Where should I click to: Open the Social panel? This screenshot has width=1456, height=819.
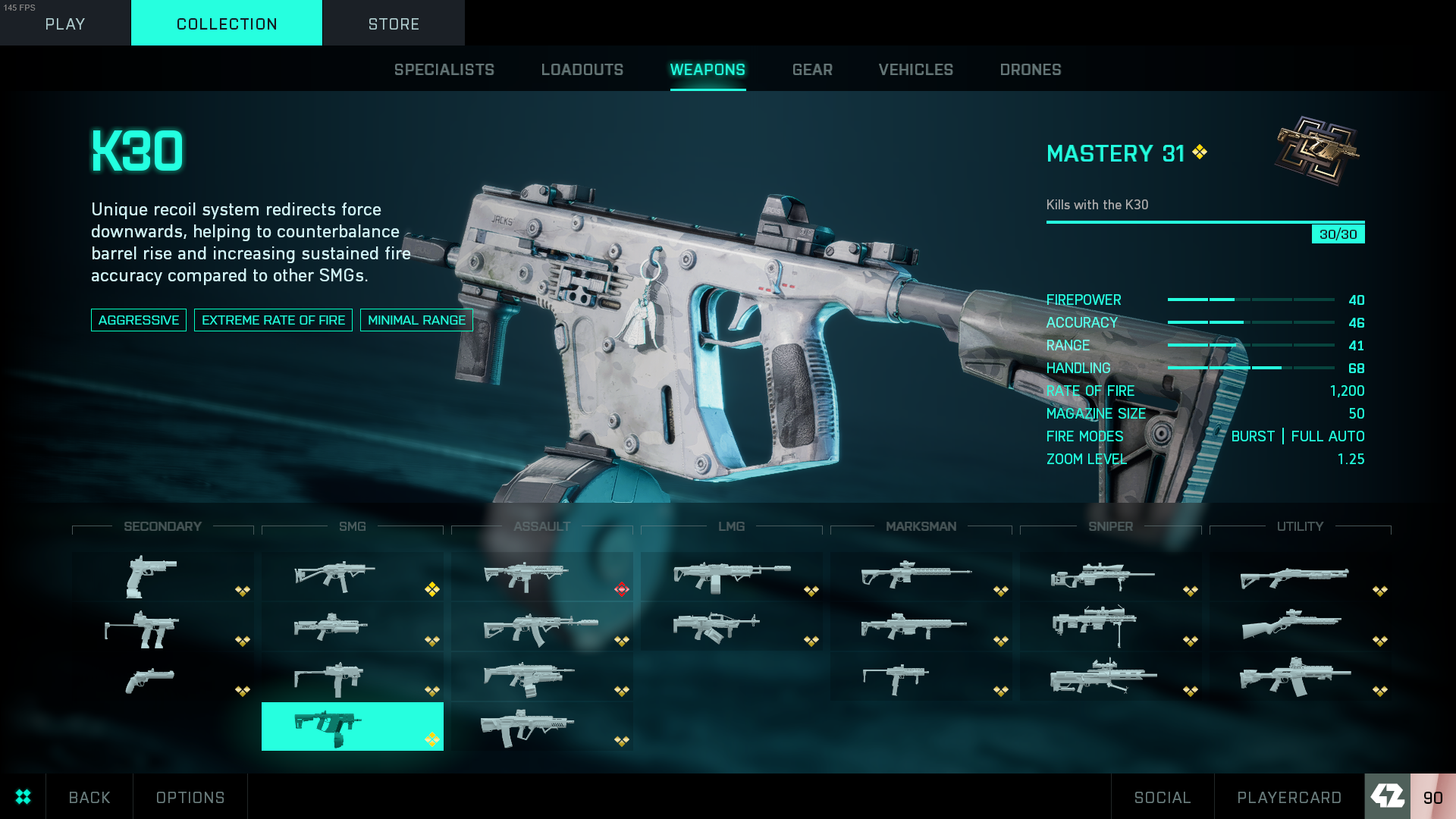pos(1163,797)
